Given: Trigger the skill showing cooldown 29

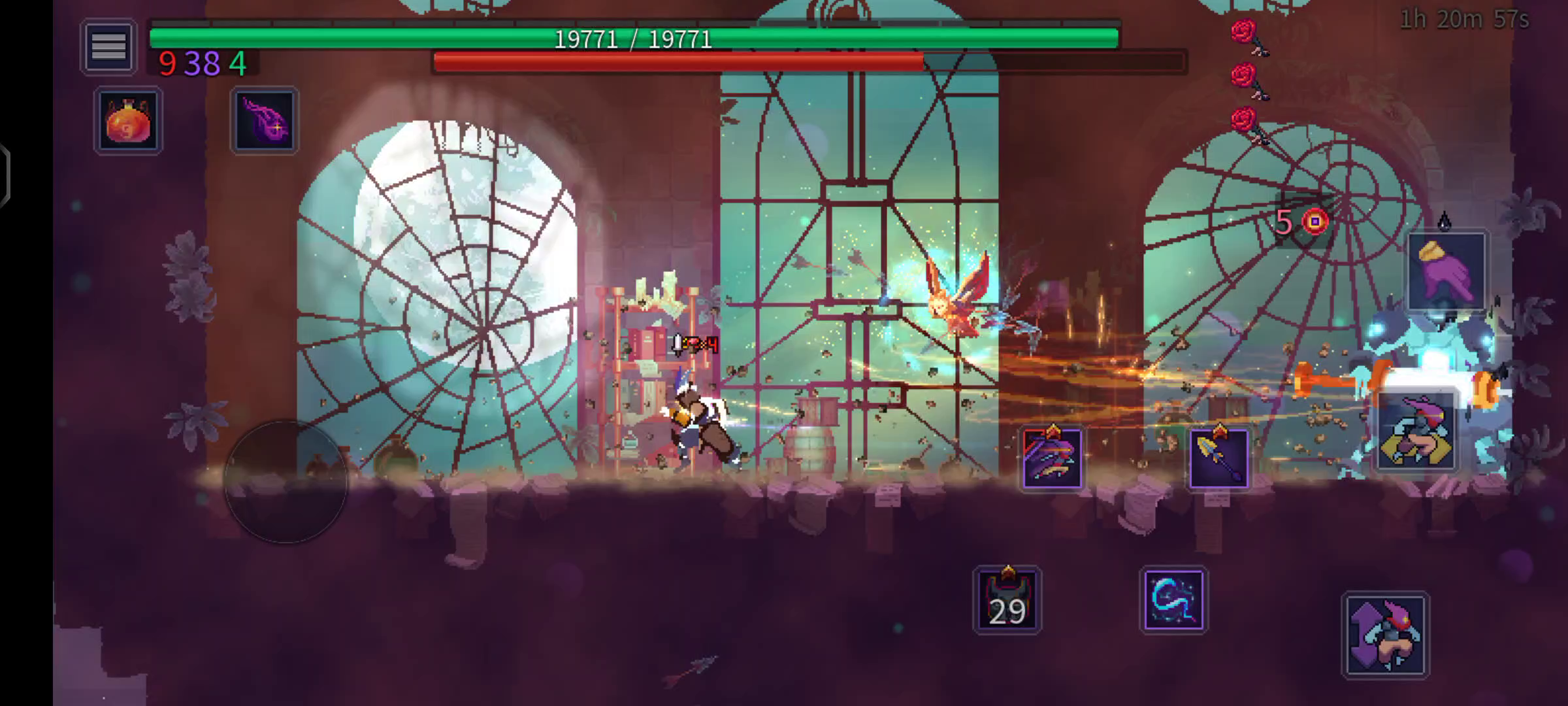Looking at the screenshot, I should coord(1007,600).
